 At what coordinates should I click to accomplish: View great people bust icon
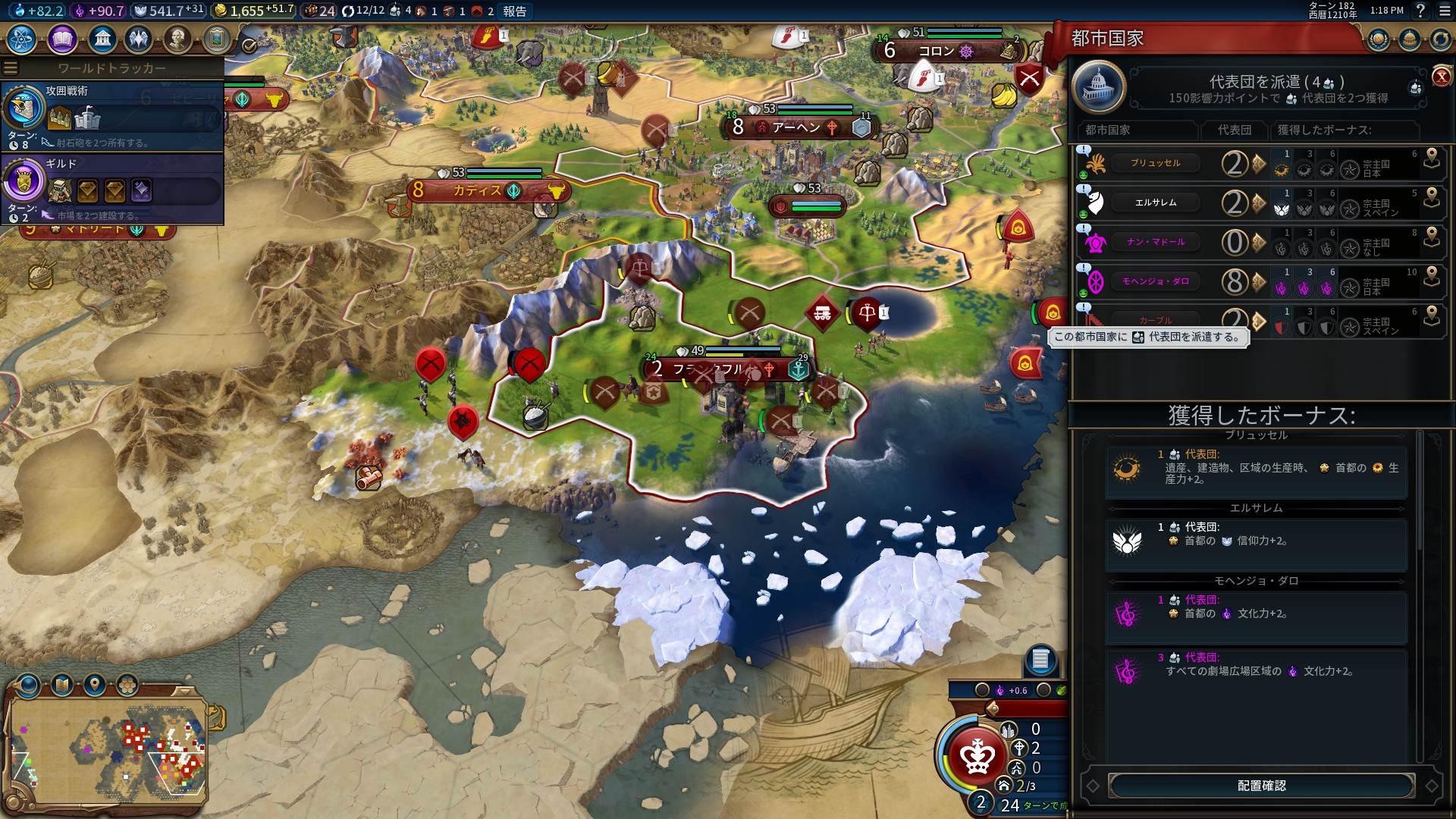click(x=177, y=39)
